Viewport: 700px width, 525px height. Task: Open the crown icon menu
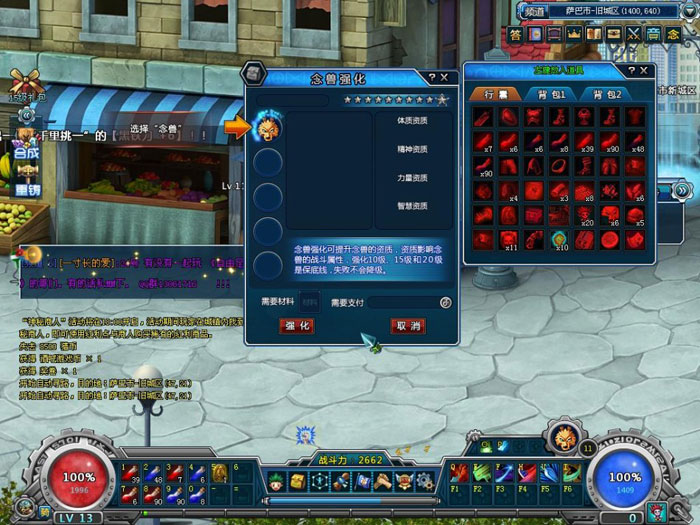coord(573,34)
